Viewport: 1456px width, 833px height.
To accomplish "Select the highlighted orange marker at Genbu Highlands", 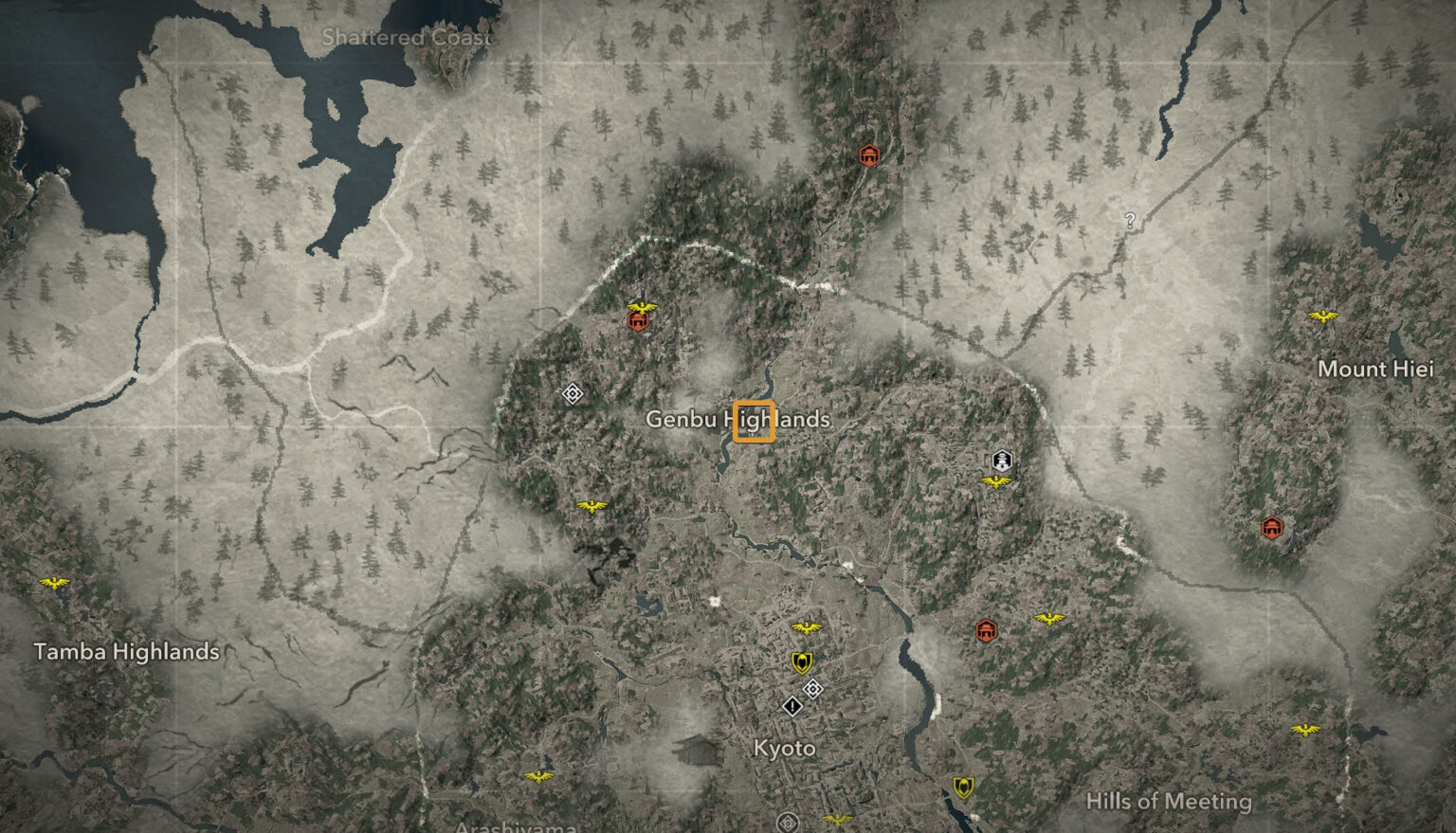I will (755, 423).
